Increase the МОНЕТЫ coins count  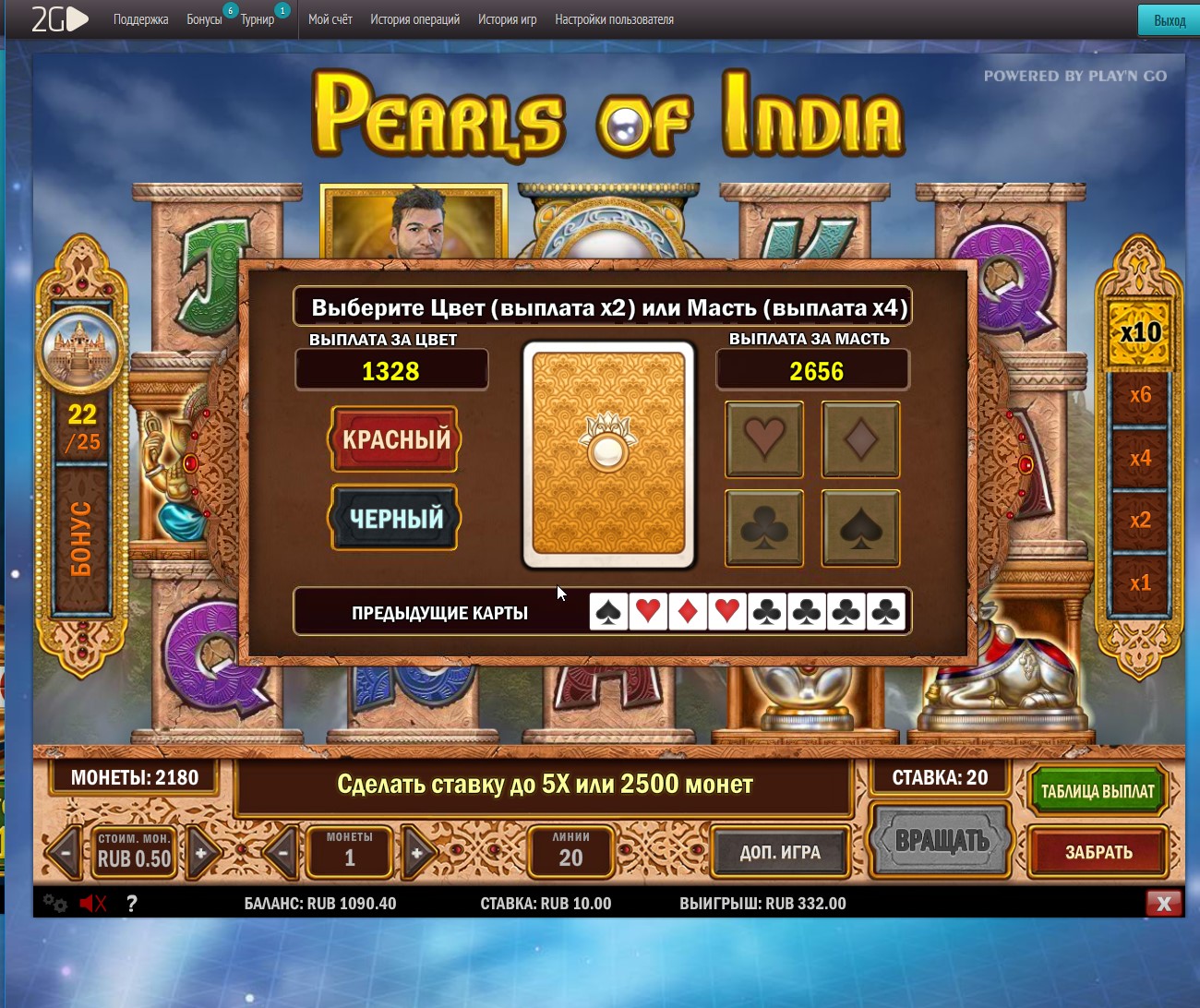tap(417, 853)
